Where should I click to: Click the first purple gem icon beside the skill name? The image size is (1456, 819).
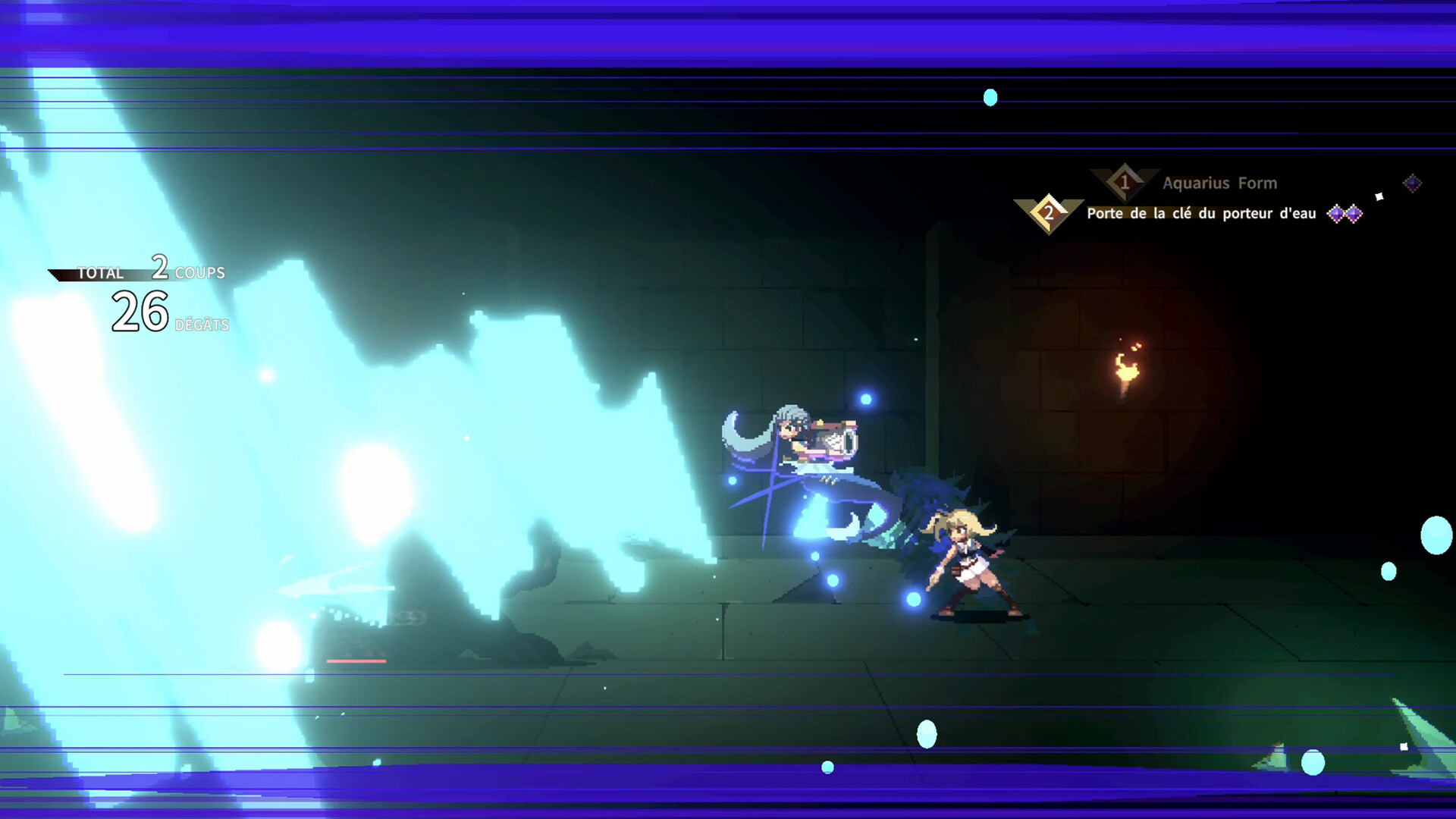1335,214
